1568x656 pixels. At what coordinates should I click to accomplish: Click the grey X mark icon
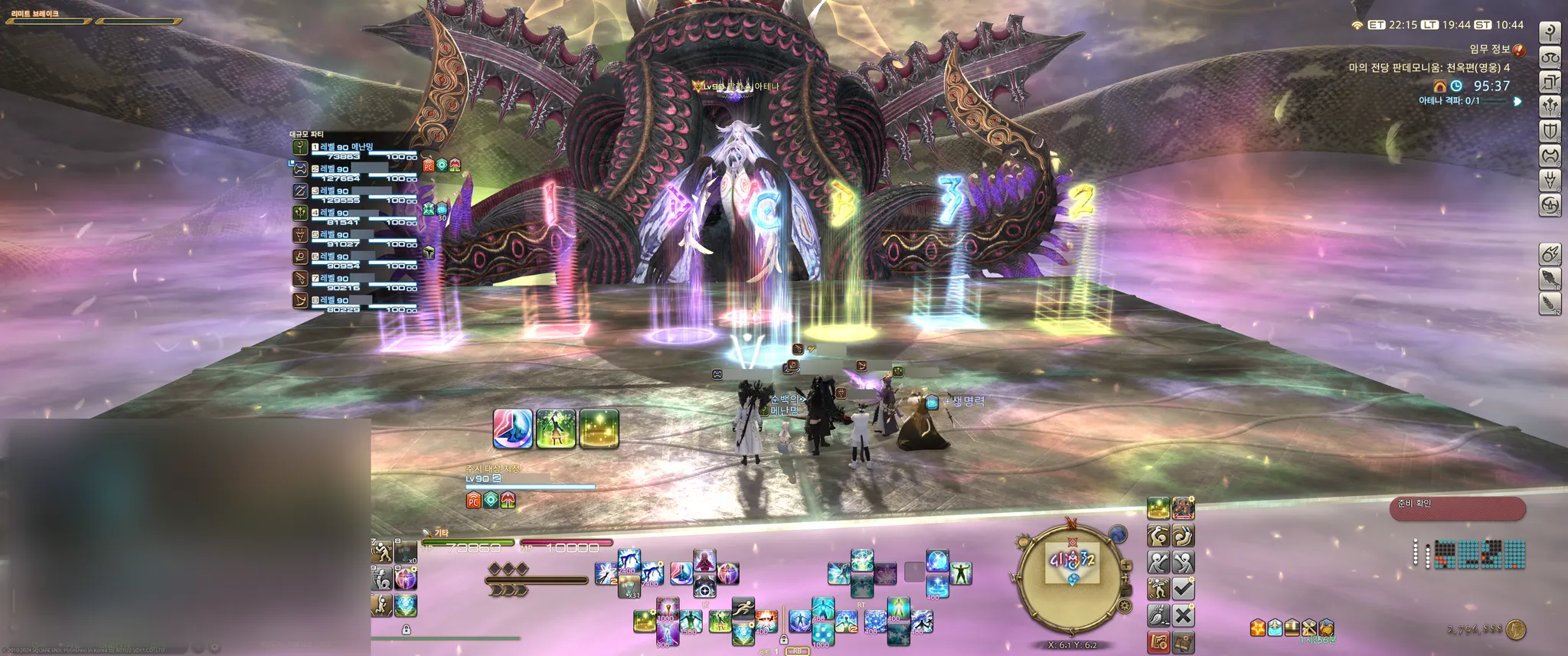click(x=1183, y=615)
